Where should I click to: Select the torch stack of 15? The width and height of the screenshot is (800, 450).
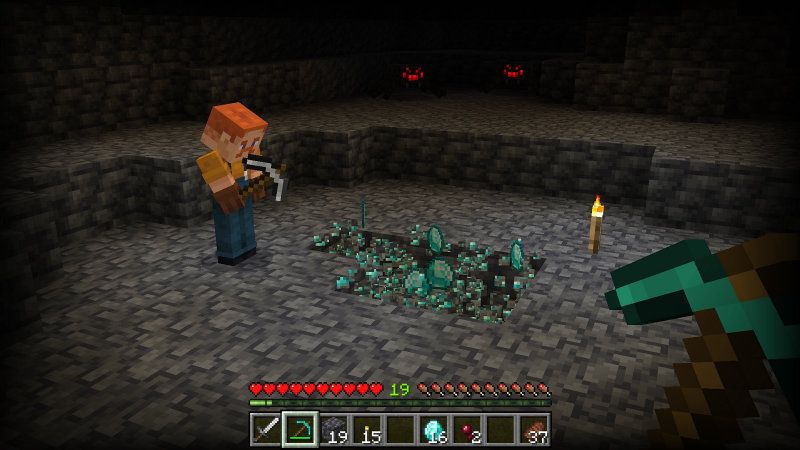coord(367,430)
